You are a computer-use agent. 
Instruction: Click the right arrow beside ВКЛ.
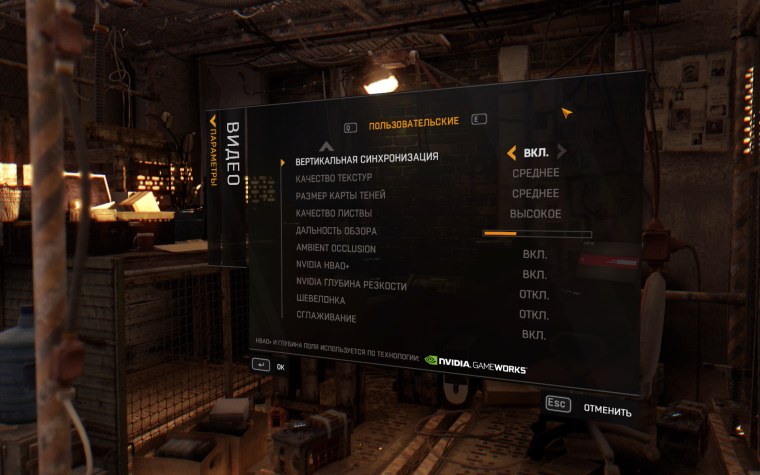point(562,152)
